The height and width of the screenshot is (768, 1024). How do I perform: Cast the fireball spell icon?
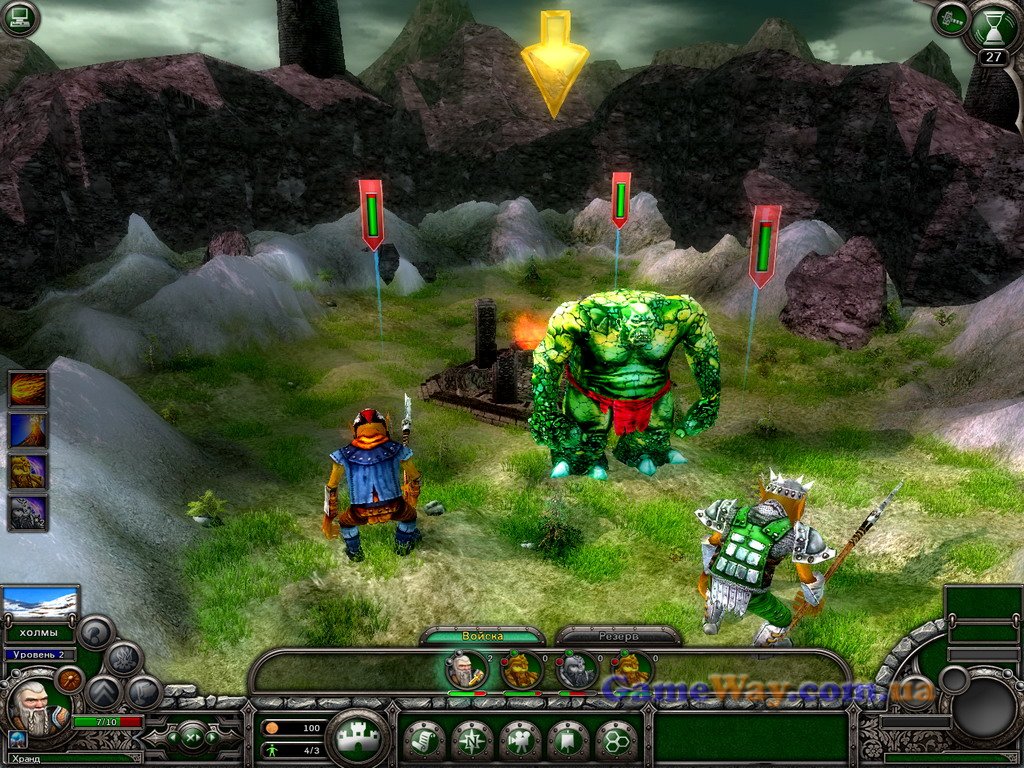point(28,389)
